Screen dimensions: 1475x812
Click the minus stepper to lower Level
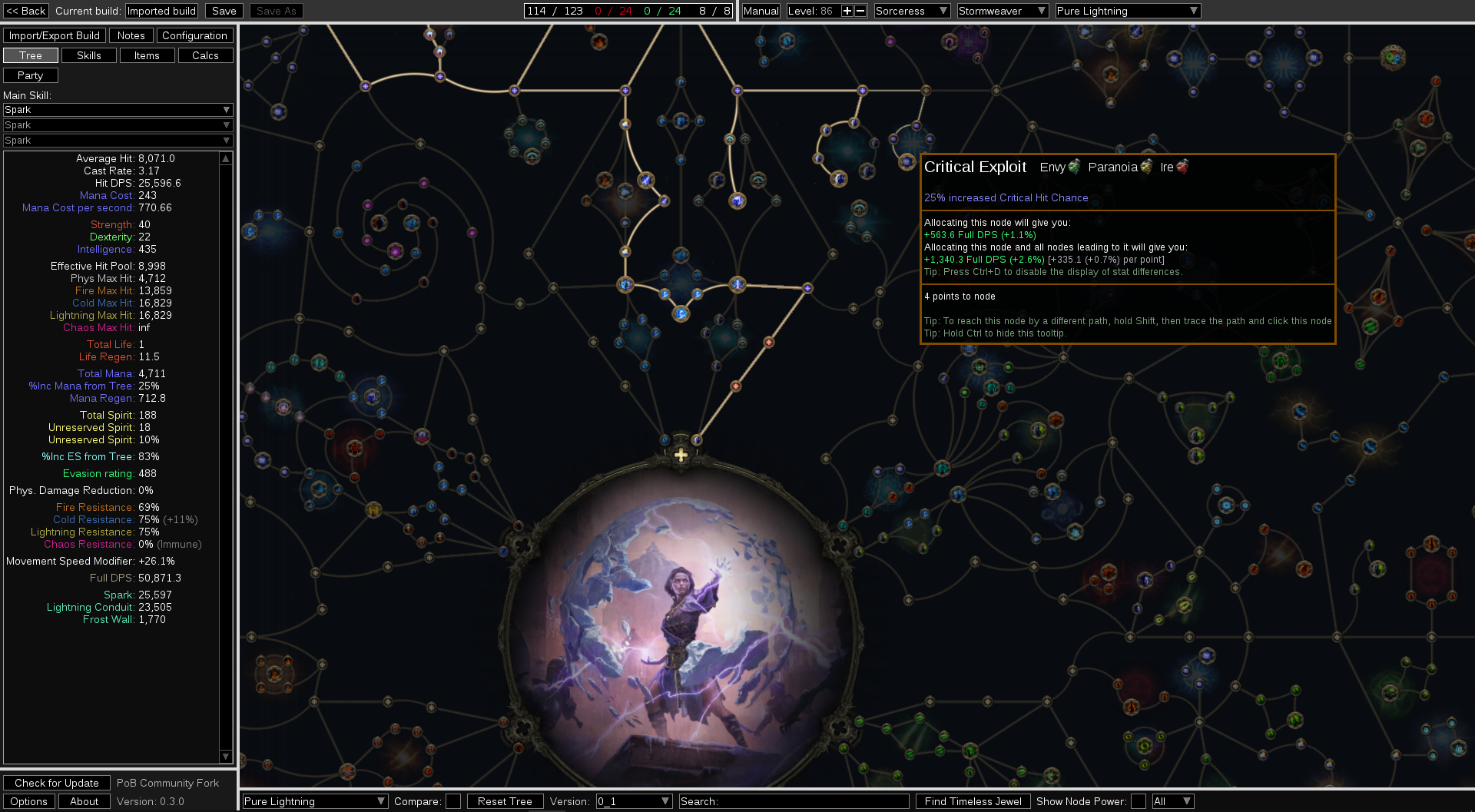[860, 10]
